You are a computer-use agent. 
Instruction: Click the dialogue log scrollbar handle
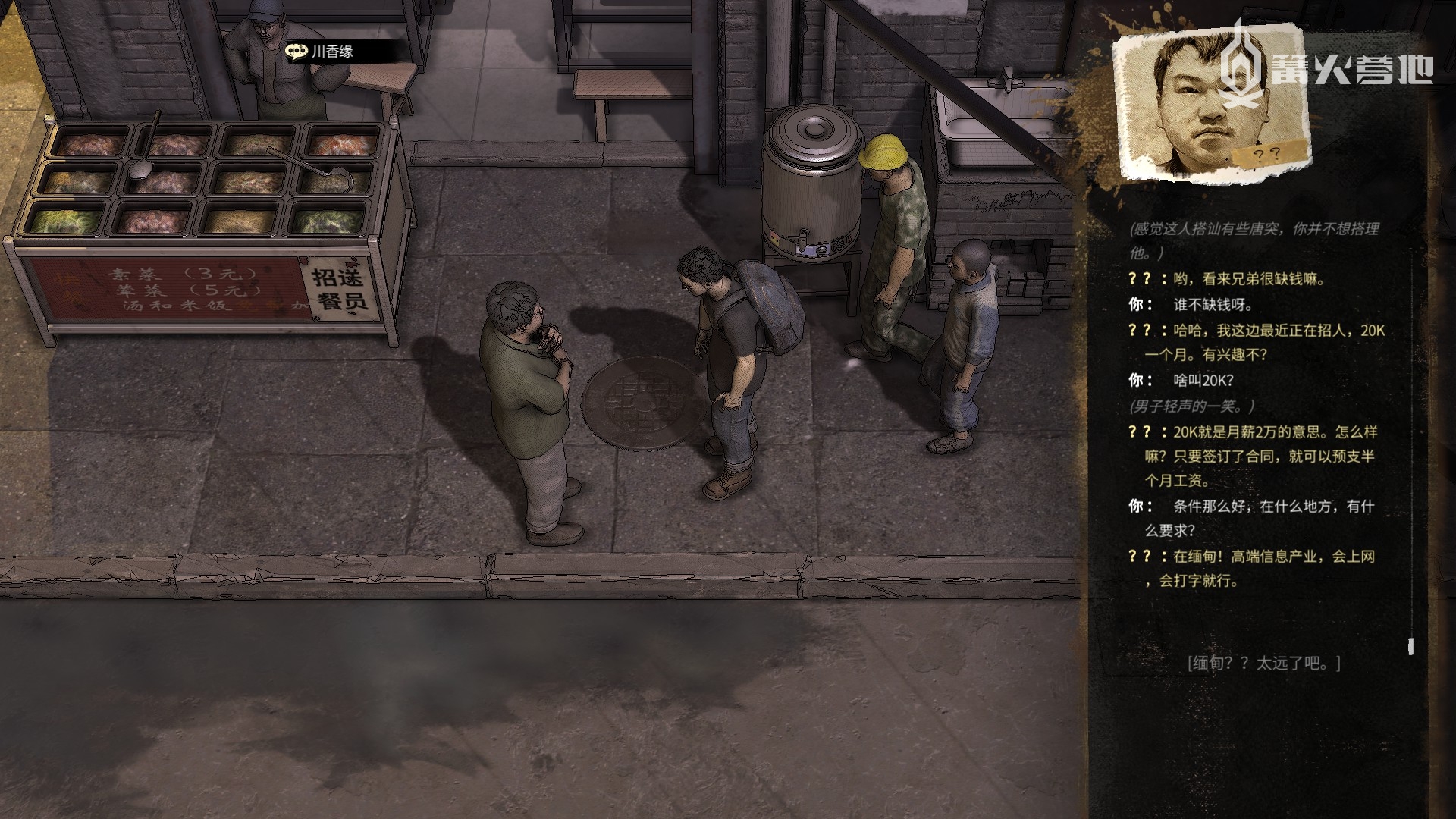pos(1410,646)
